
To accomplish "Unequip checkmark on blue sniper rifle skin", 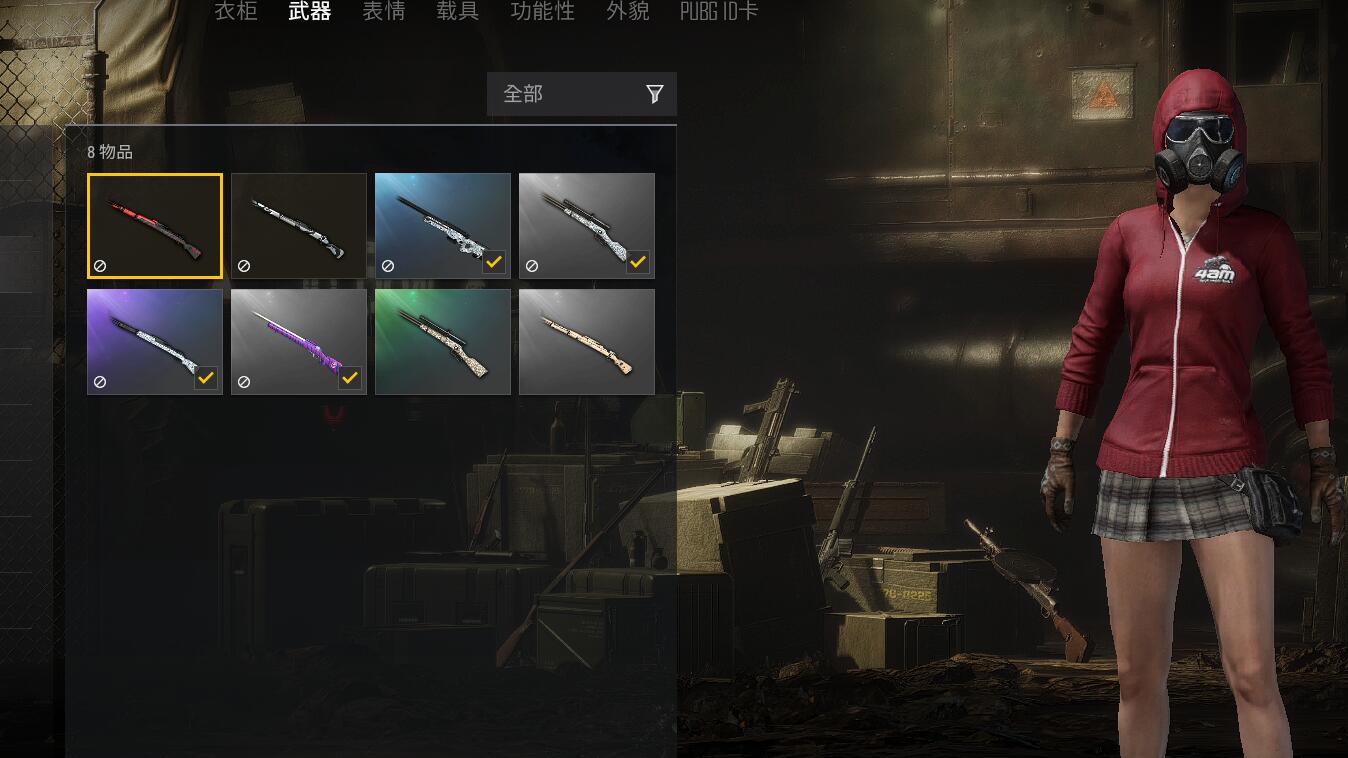I will click(495, 262).
